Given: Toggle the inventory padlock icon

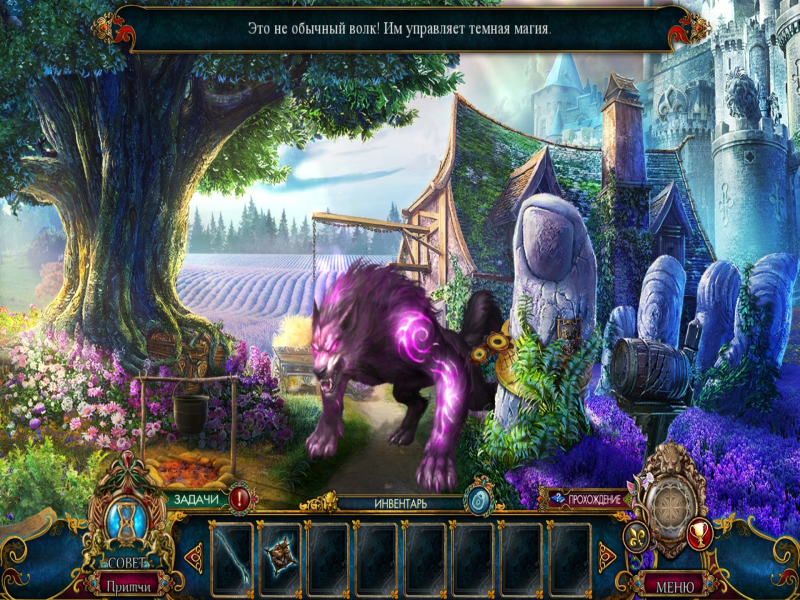Looking at the screenshot, I should click(478, 501).
